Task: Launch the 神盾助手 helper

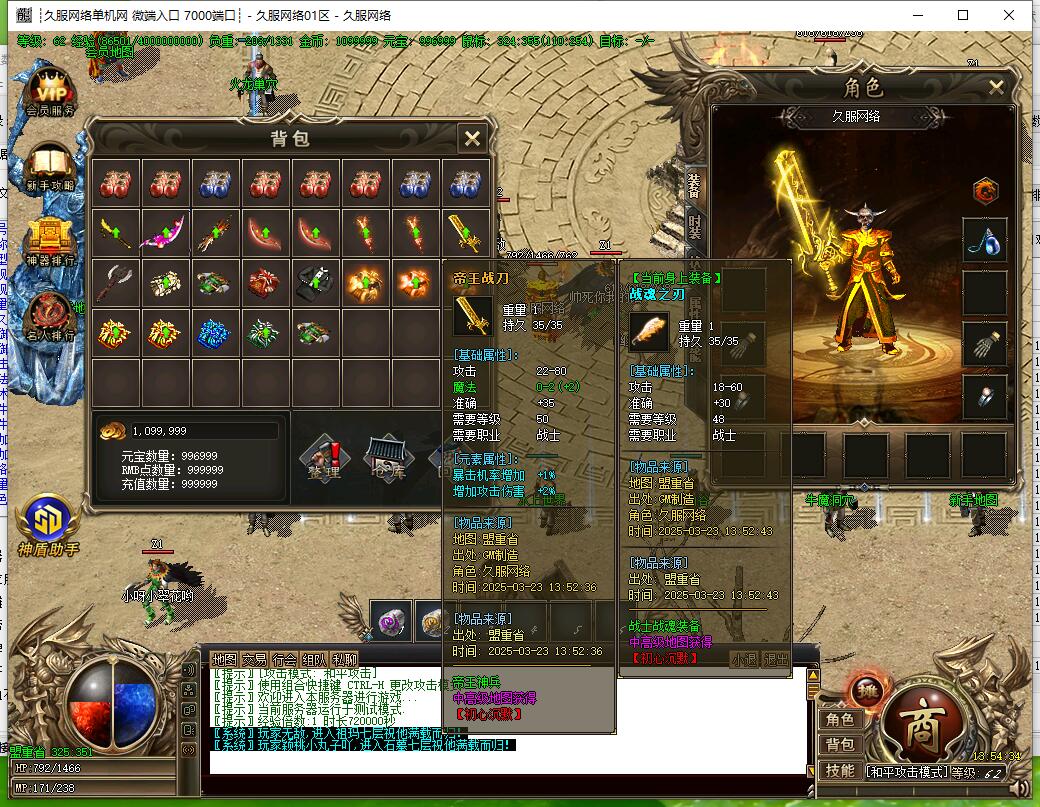Action: pyautogui.click(x=48, y=523)
